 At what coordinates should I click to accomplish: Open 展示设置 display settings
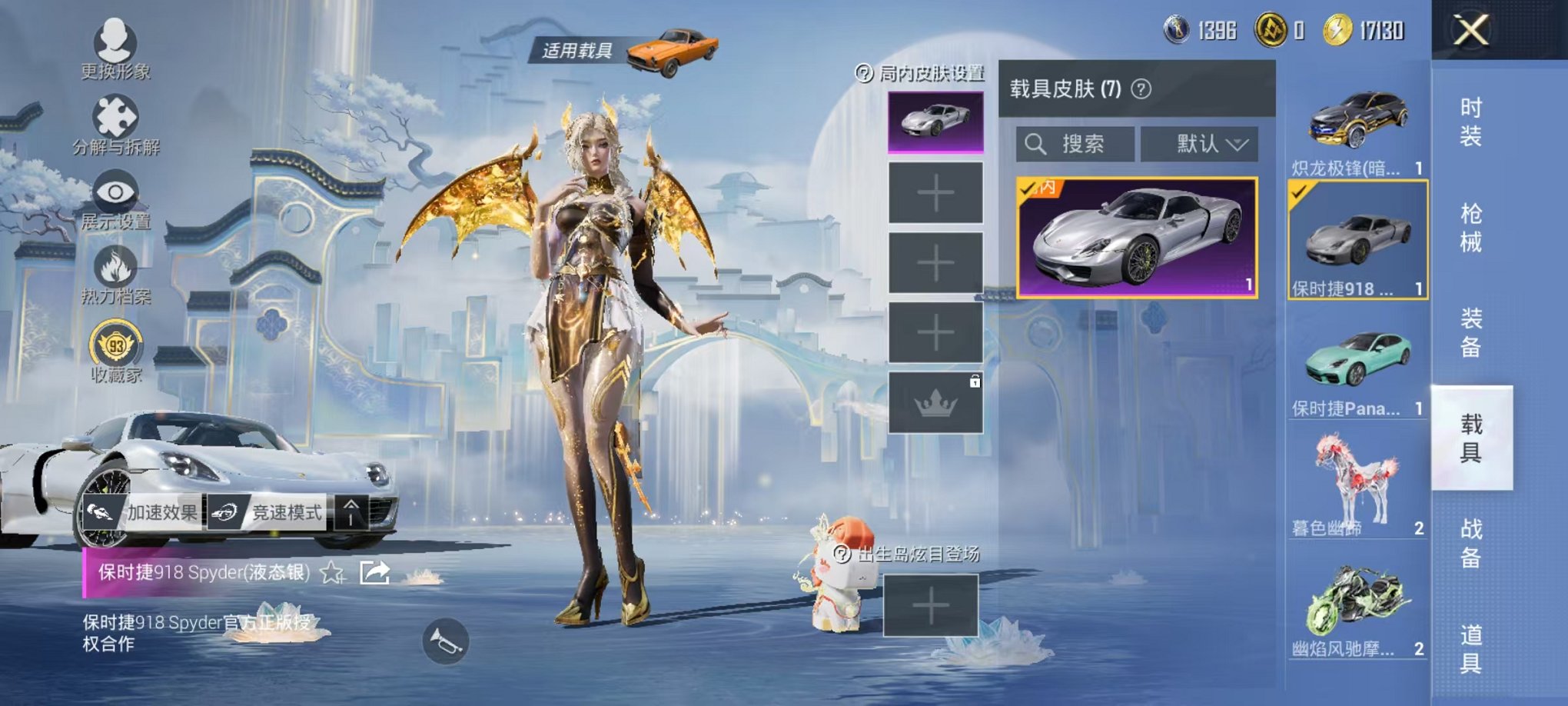[x=114, y=191]
